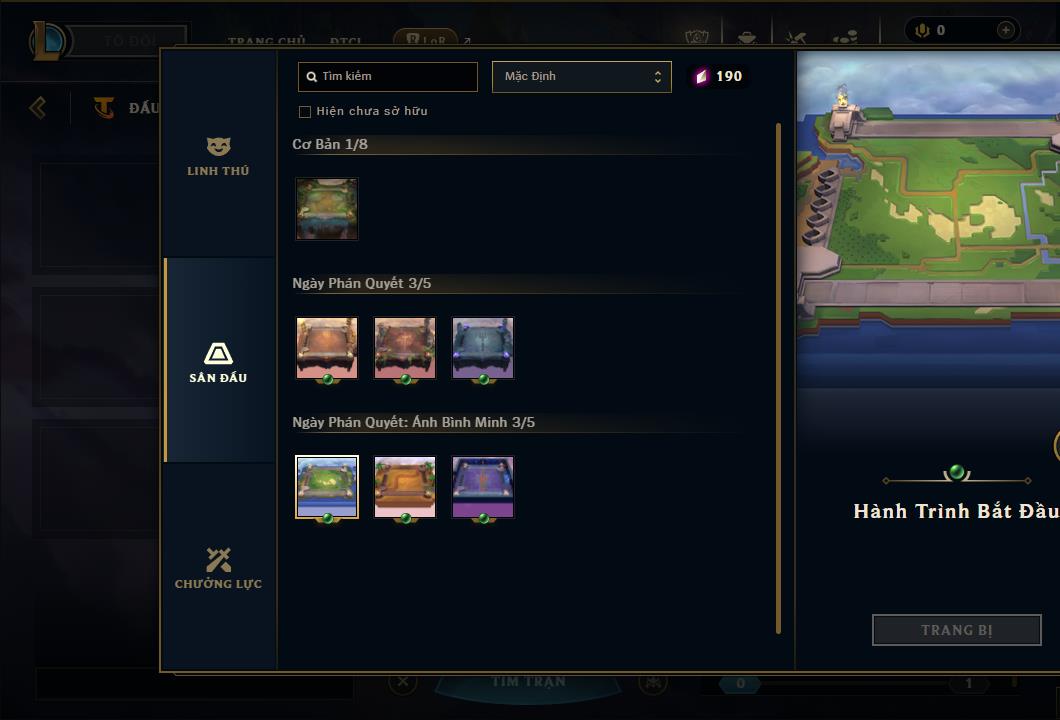The image size is (1060, 720).
Task: Switch to the Linh Thú tab
Action: coord(218,157)
